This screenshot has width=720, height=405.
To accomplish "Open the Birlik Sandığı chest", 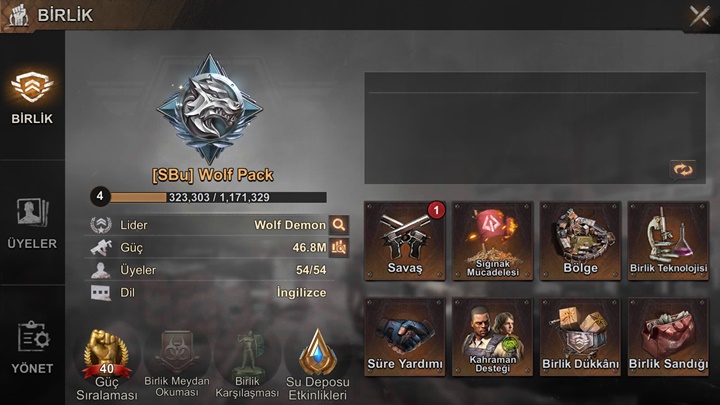I will pyautogui.click(x=668, y=337).
